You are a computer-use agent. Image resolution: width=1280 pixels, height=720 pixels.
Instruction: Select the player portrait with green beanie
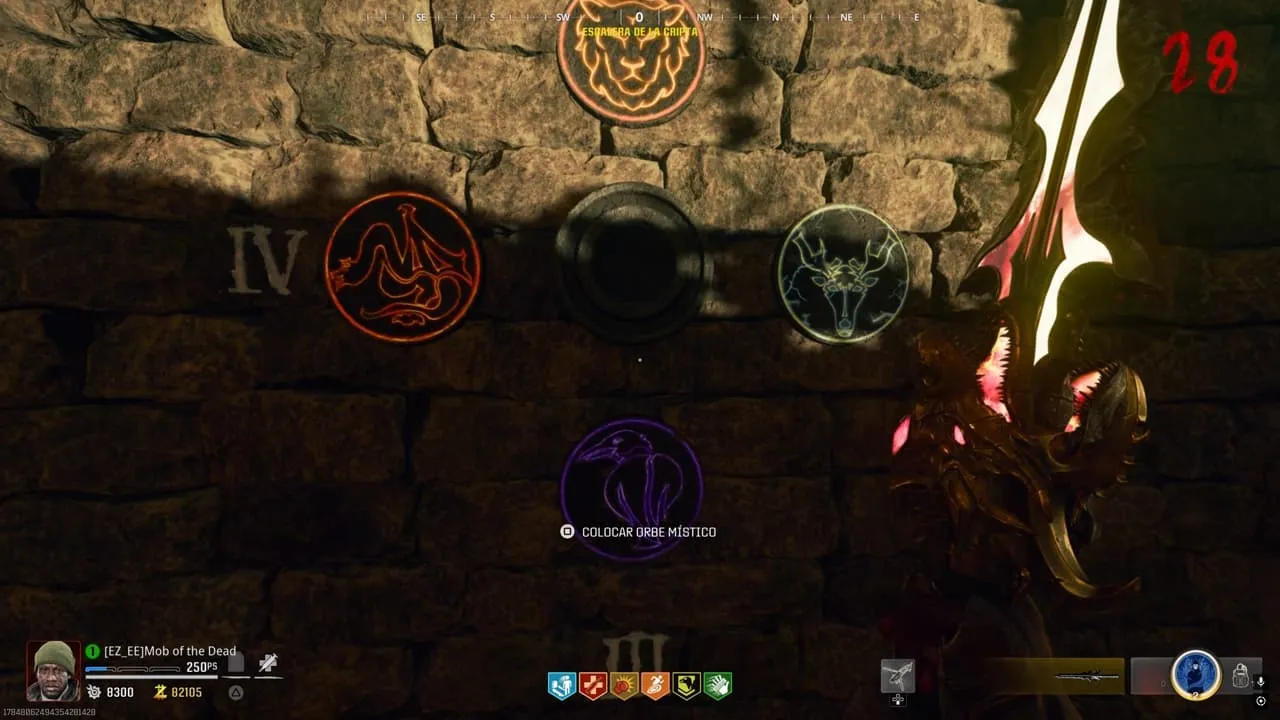click(x=53, y=670)
